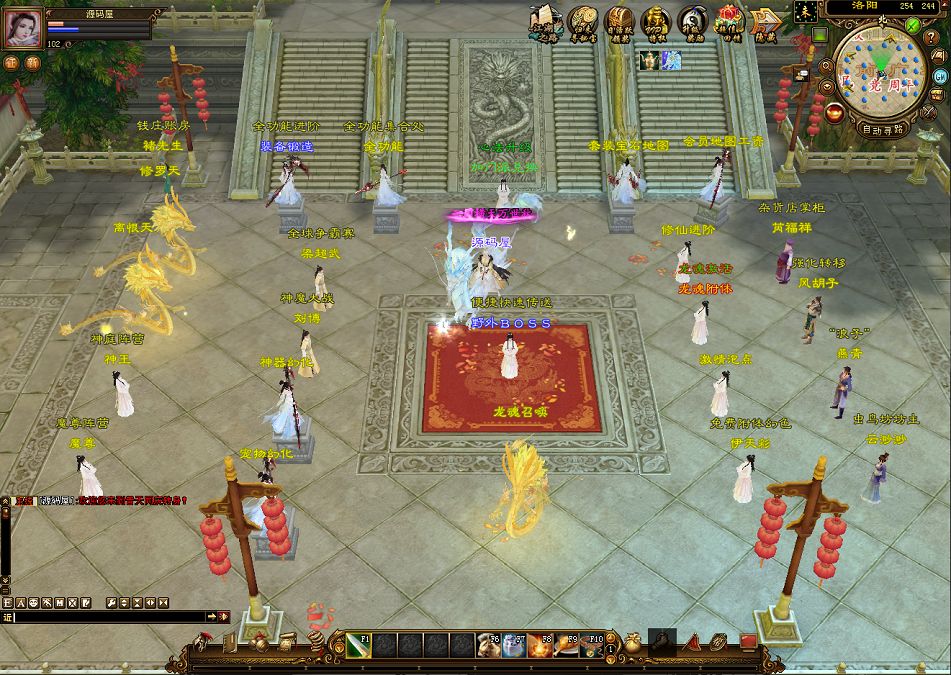951x675 pixels.
Task: Open the money pouch bag icon
Action: pos(633,640)
